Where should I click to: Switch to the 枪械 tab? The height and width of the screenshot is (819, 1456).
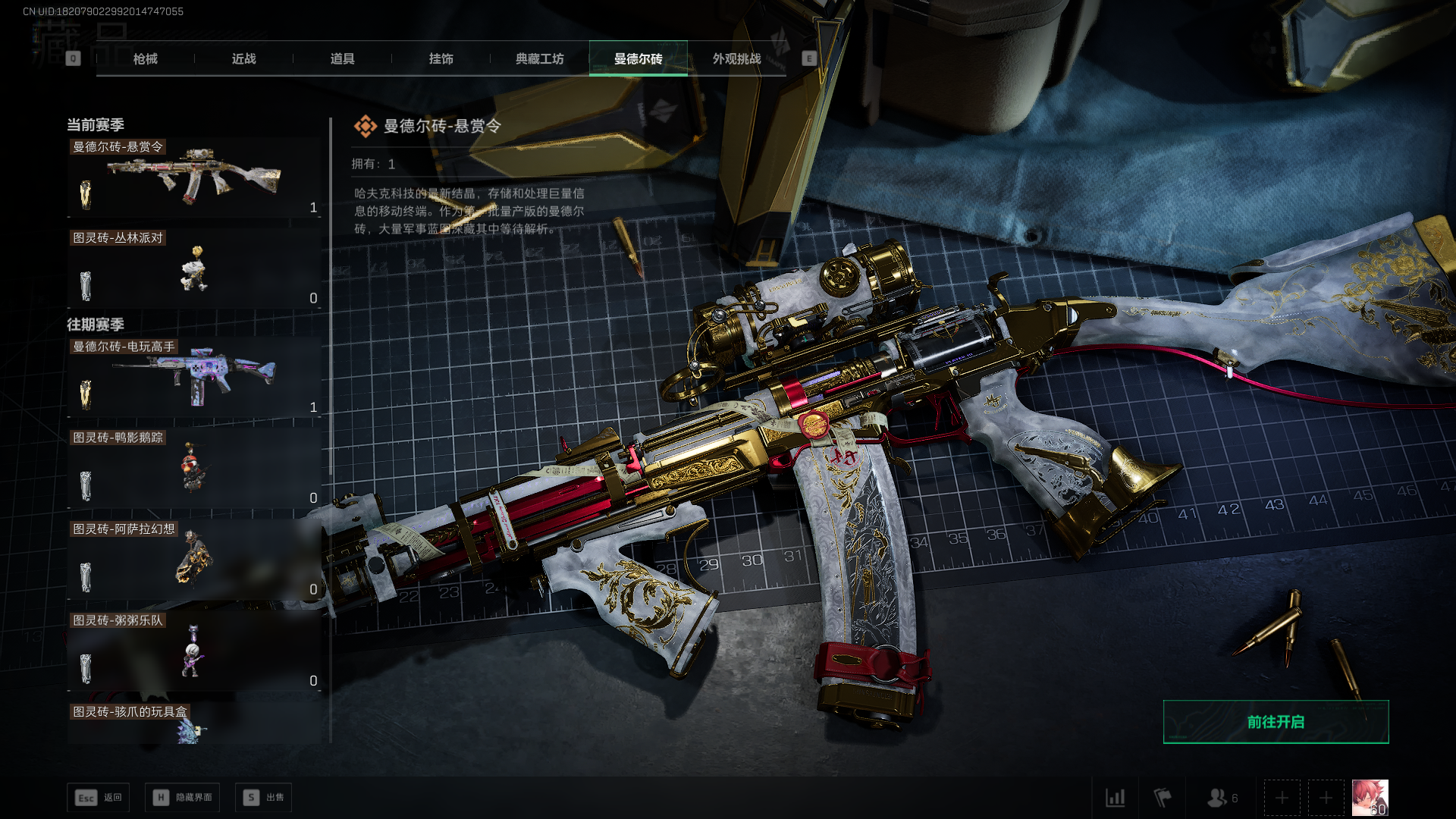[x=145, y=58]
